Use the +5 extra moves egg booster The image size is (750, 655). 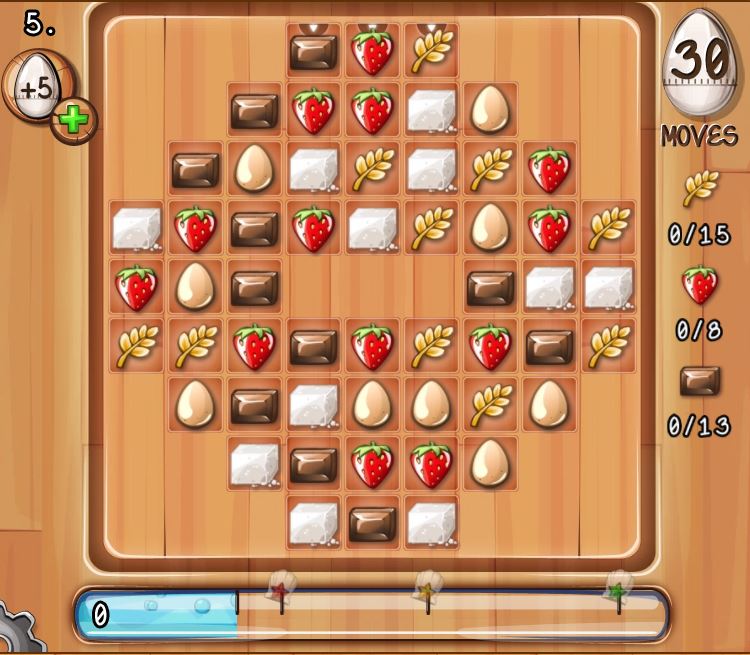(x=36, y=89)
